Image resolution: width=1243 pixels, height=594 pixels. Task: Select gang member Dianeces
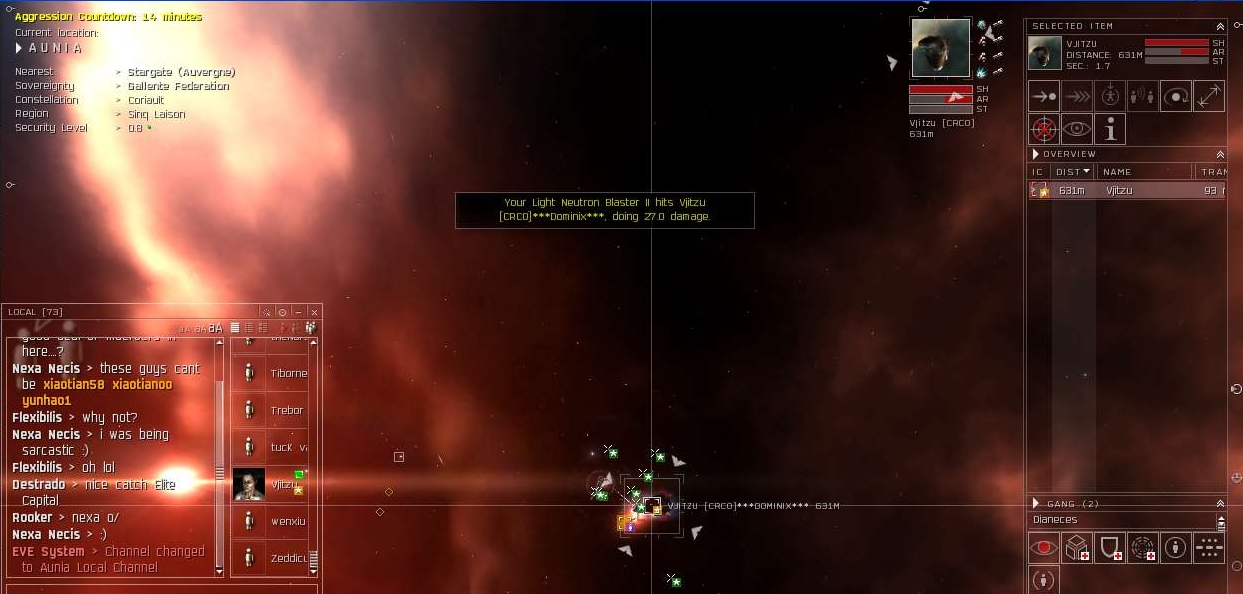pyautogui.click(x=1054, y=520)
